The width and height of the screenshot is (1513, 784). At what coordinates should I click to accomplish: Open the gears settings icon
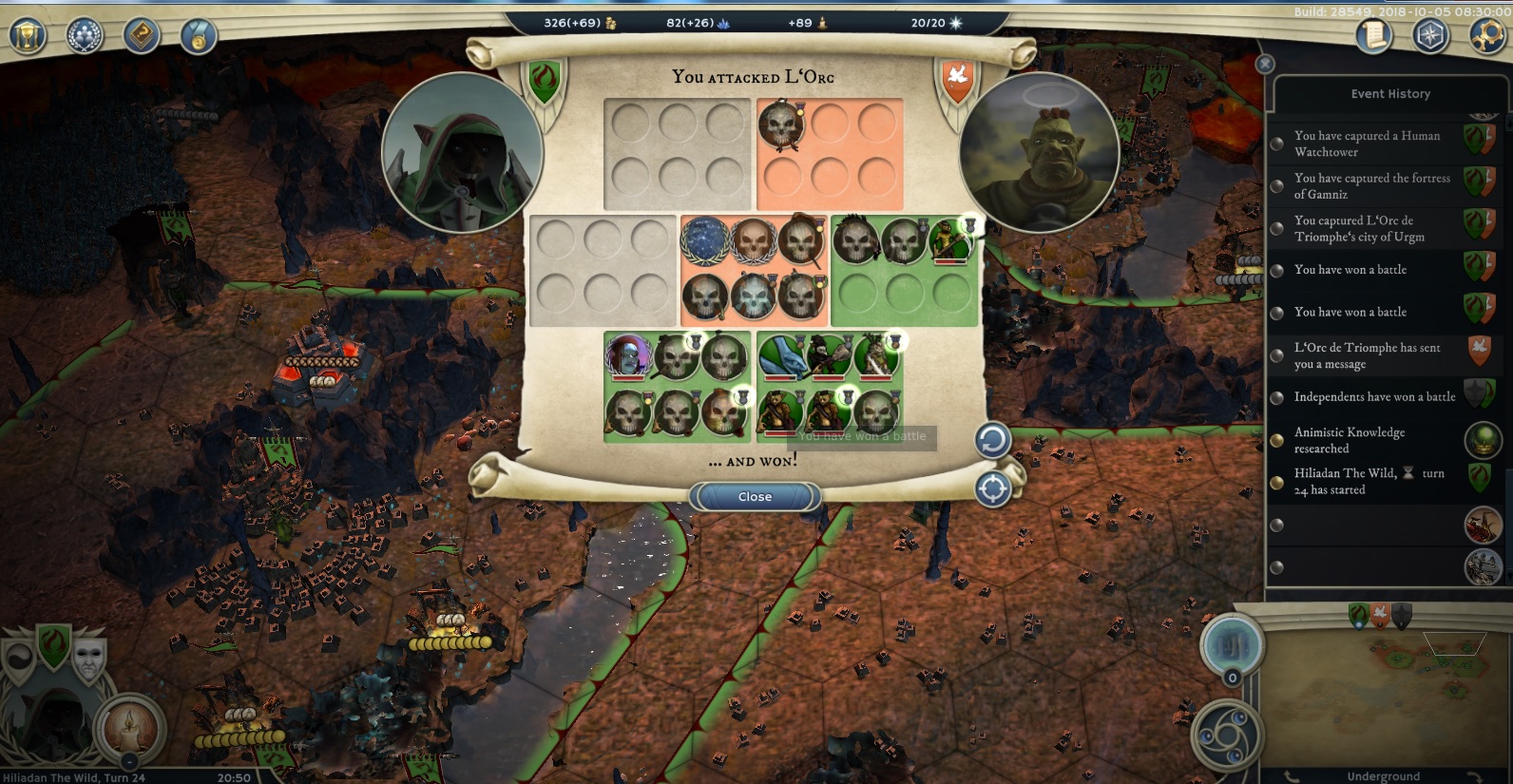(1486, 36)
